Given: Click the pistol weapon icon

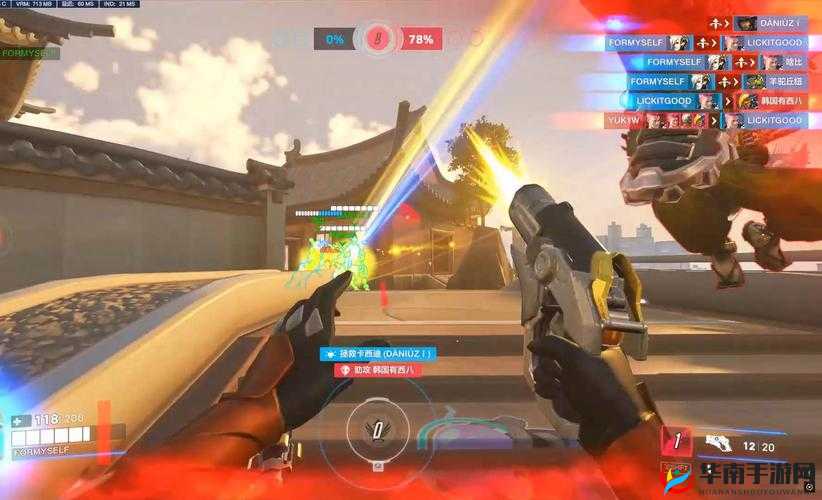Looking at the screenshot, I should tap(716, 441).
